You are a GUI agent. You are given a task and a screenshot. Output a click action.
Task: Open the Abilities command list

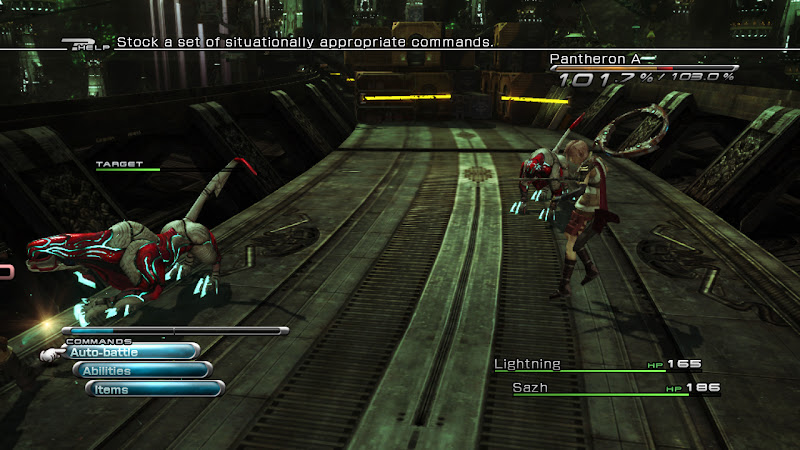tap(141, 371)
